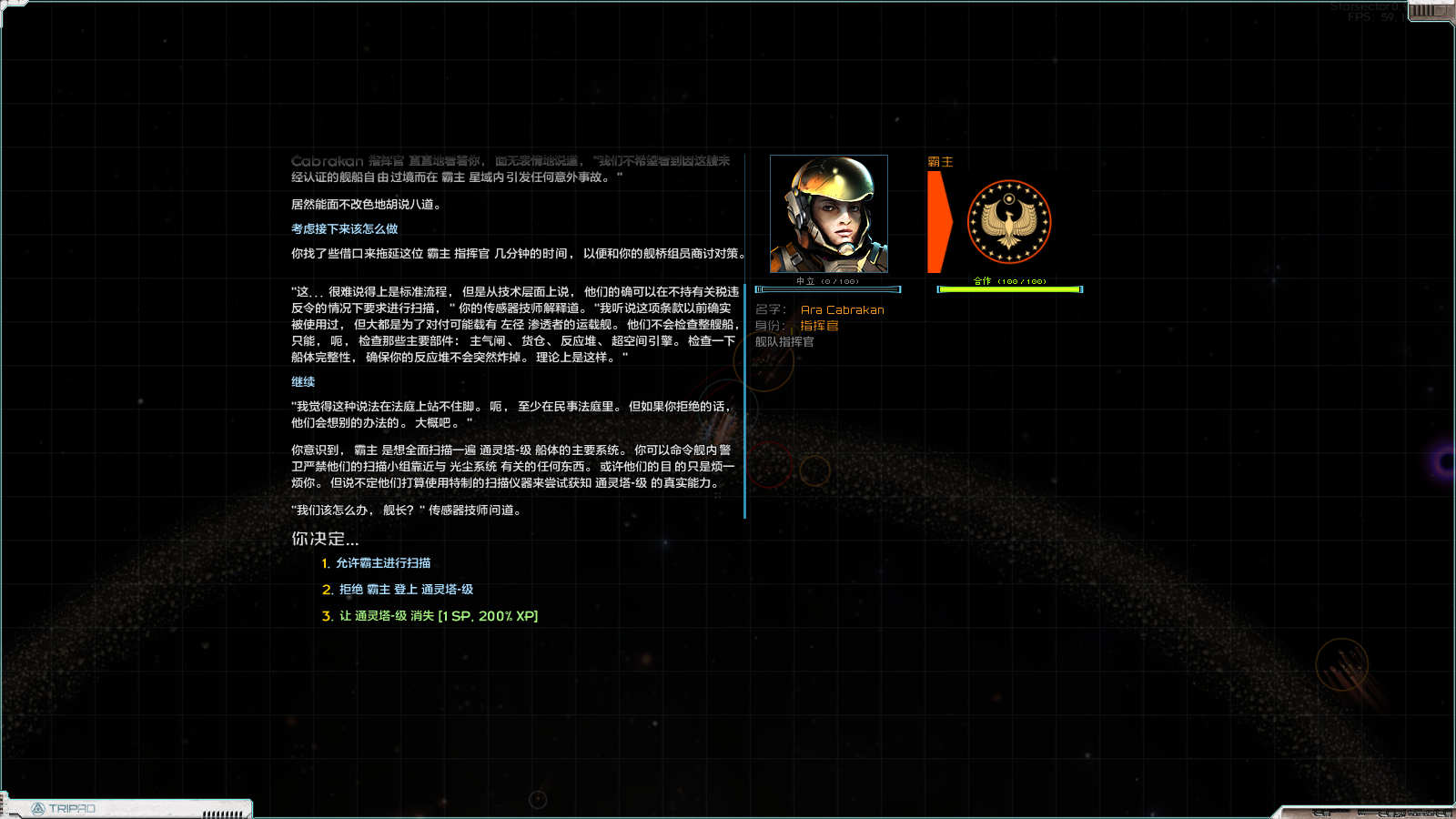1456x819 pixels.
Task: Click the 你决定... decision heading
Action: tap(326, 538)
